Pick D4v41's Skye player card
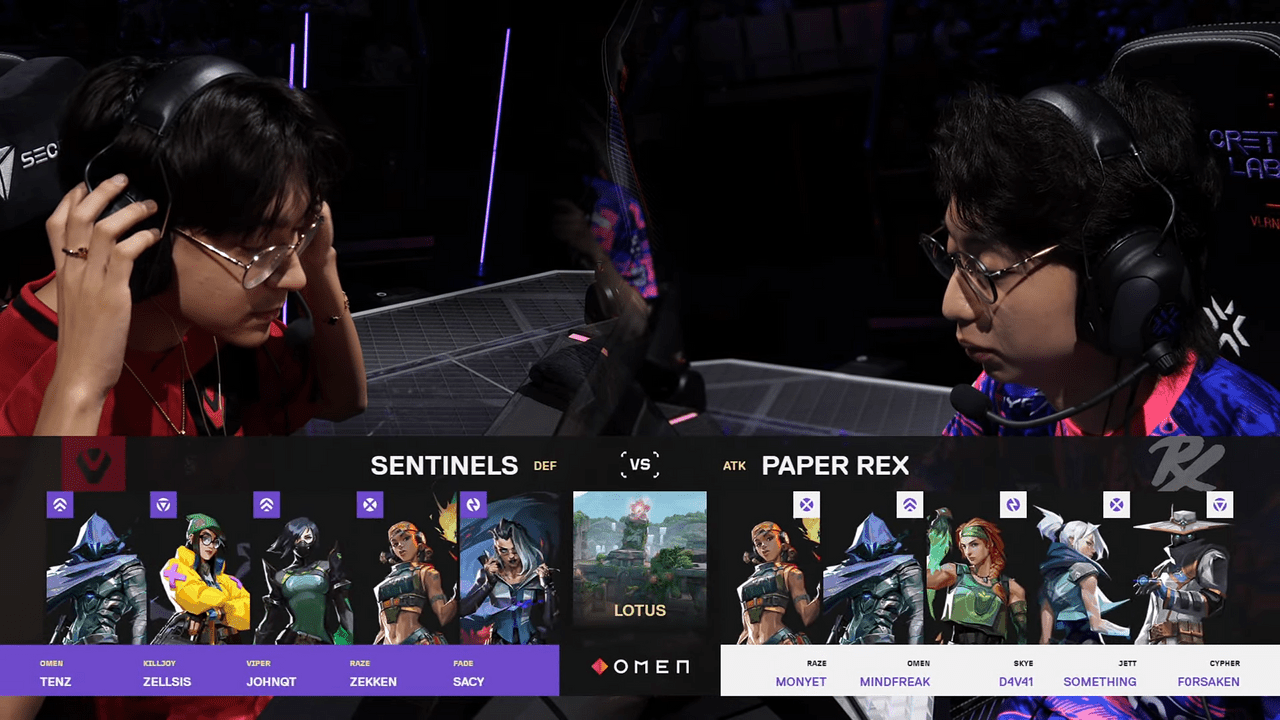This screenshot has width=1280, height=720. pyautogui.click(x=978, y=580)
